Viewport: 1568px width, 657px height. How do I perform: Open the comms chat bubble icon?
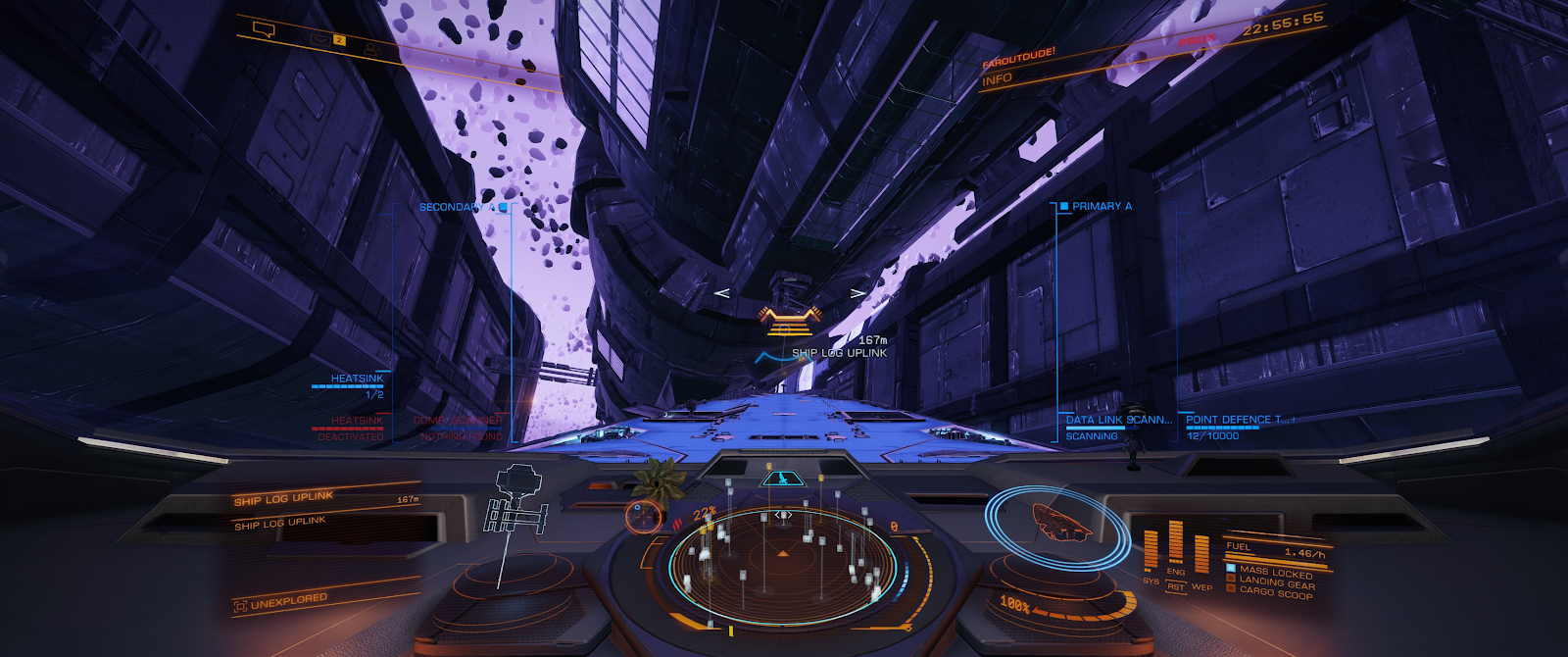(264, 29)
